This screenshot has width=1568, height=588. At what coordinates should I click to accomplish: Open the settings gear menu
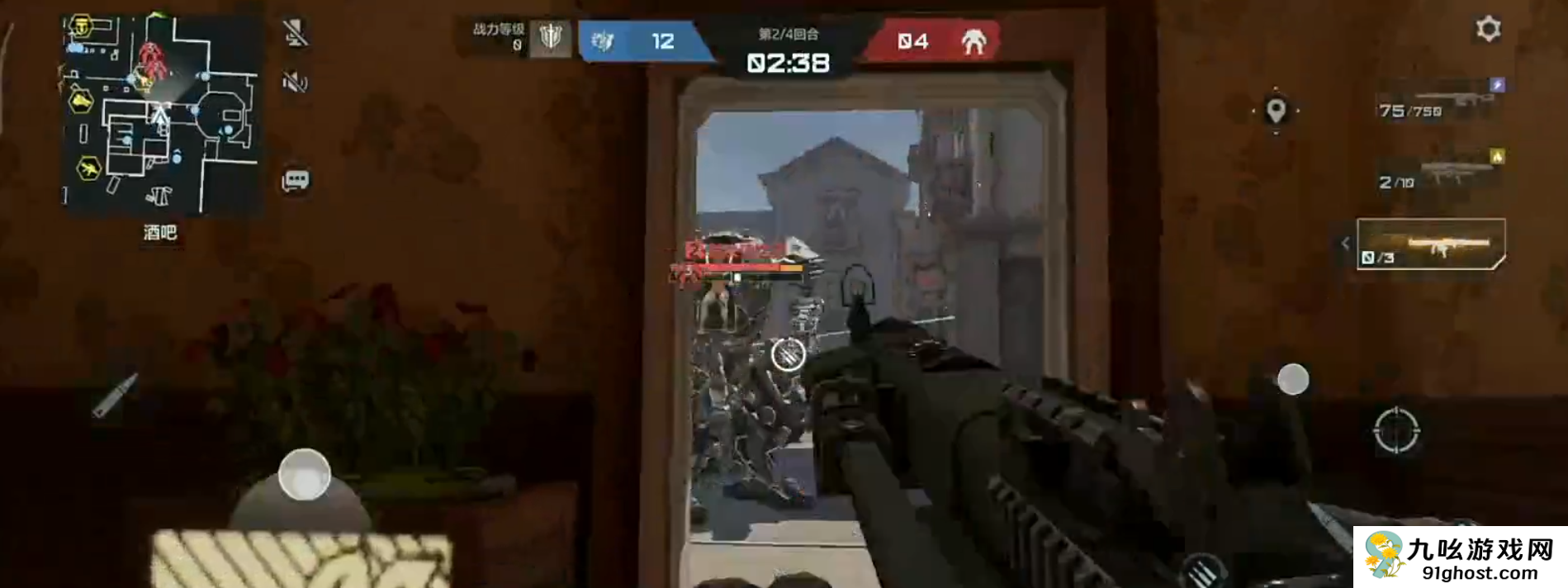click(1488, 30)
